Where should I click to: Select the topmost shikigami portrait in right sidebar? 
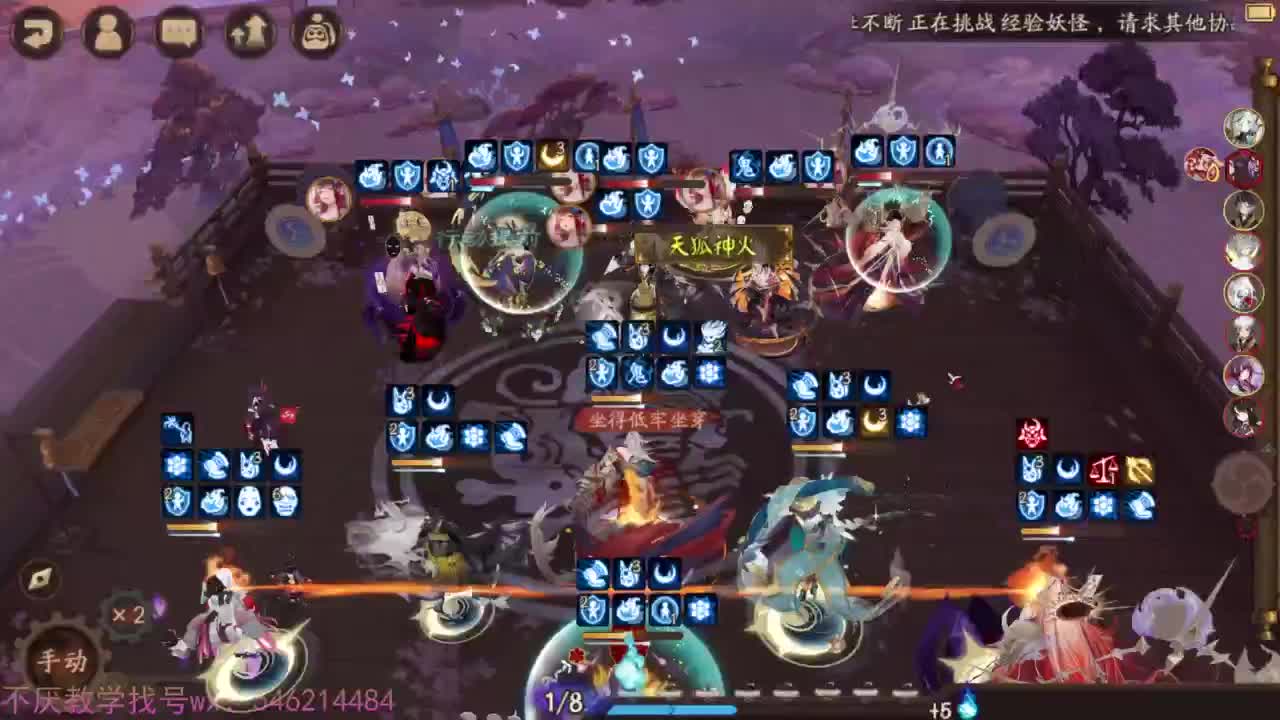tap(1245, 130)
